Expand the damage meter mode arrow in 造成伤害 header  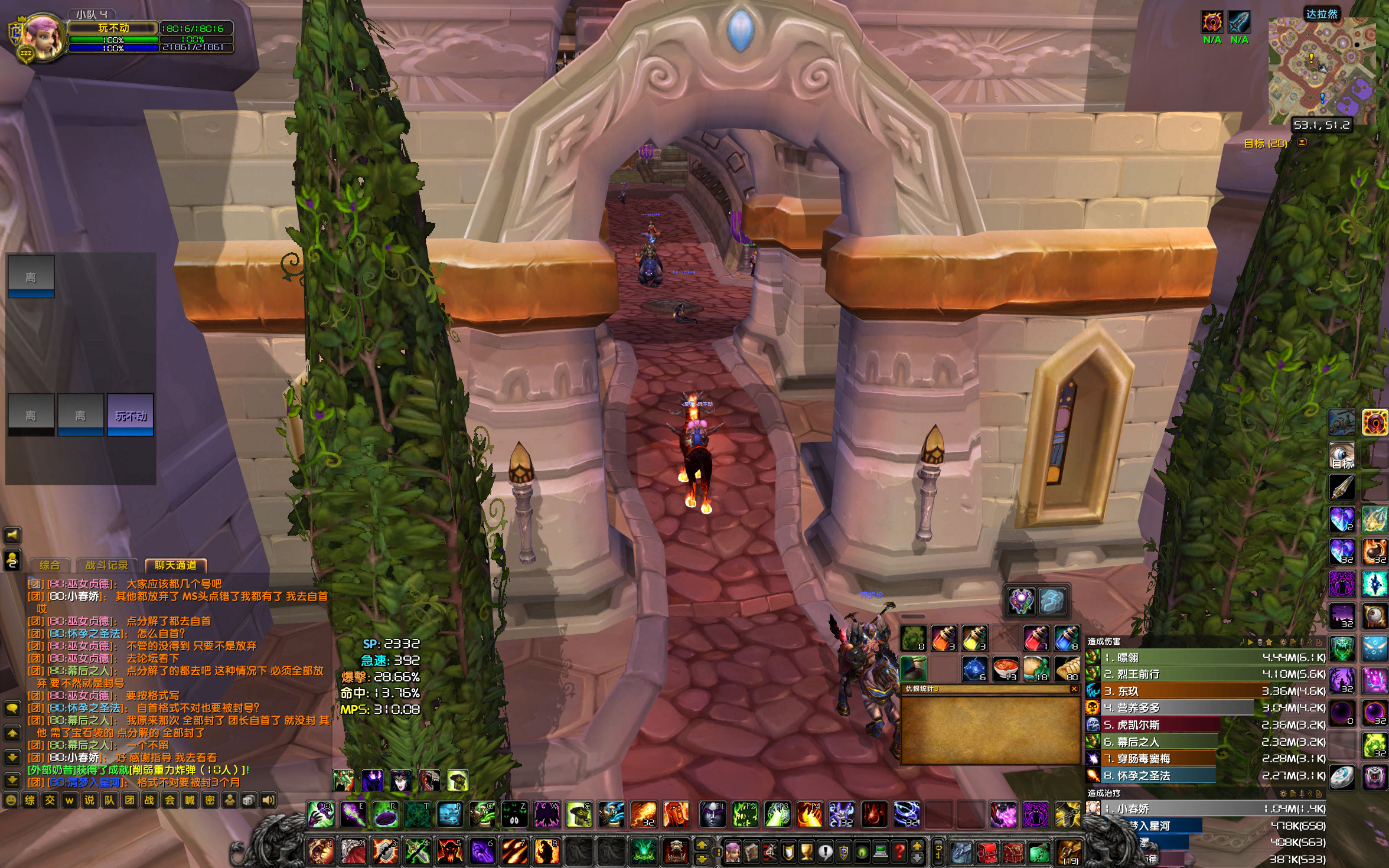tap(1251, 644)
